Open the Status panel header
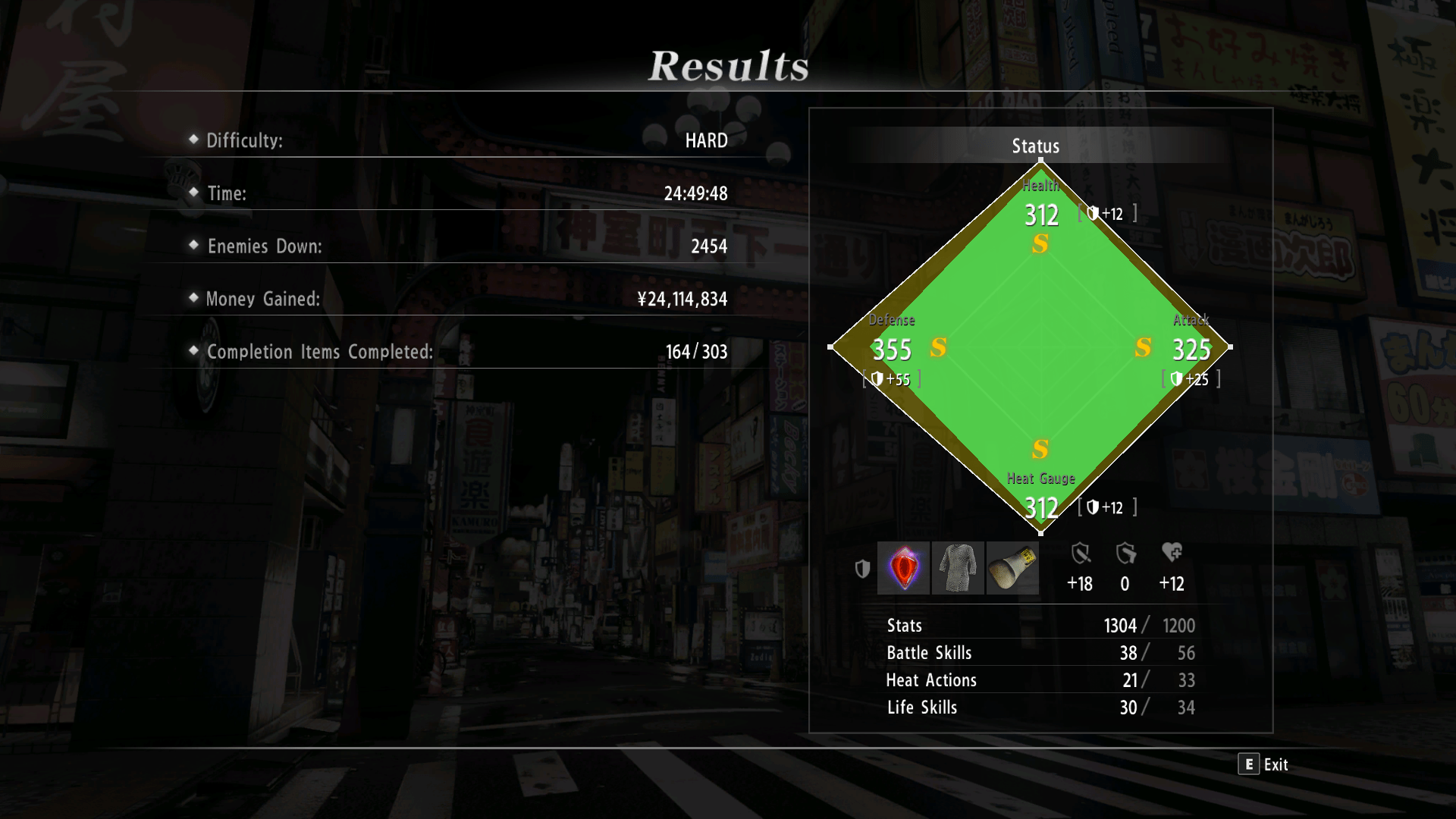This screenshot has width=1456, height=819. tap(1035, 146)
